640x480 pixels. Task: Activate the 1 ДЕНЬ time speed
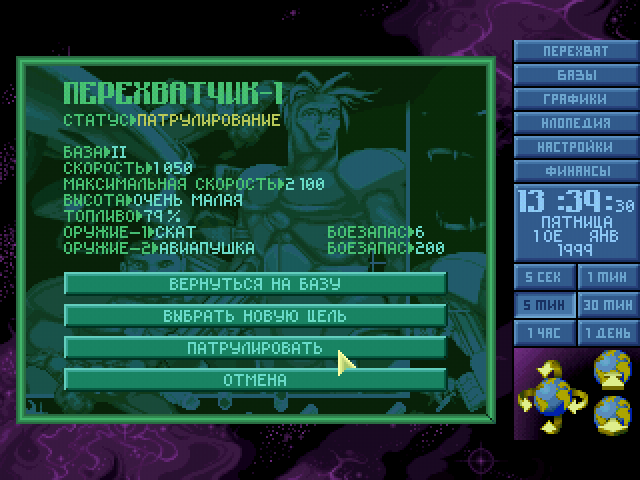click(x=606, y=333)
